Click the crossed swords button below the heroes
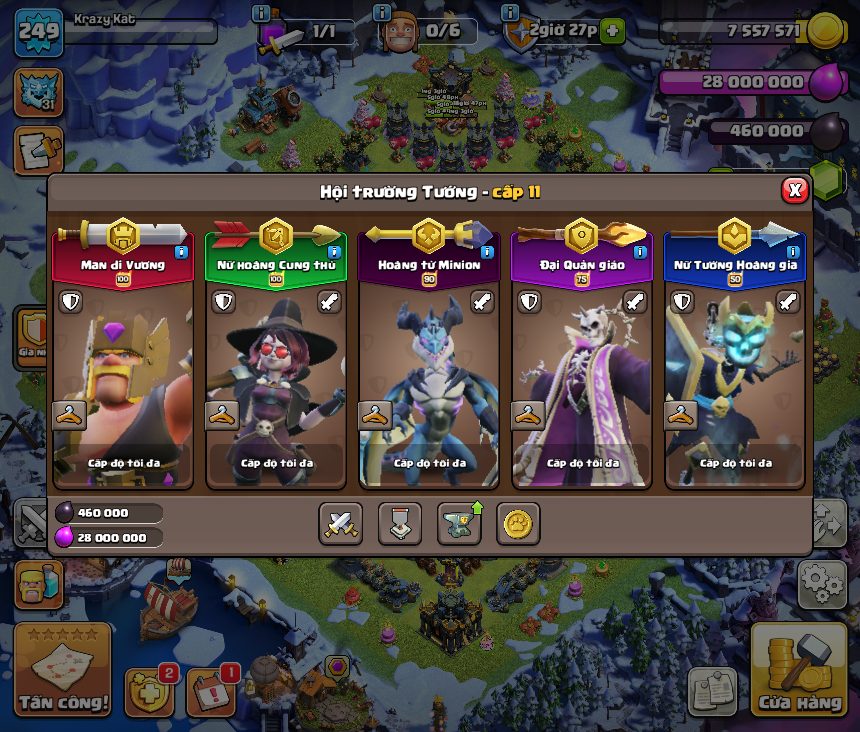 (340, 523)
